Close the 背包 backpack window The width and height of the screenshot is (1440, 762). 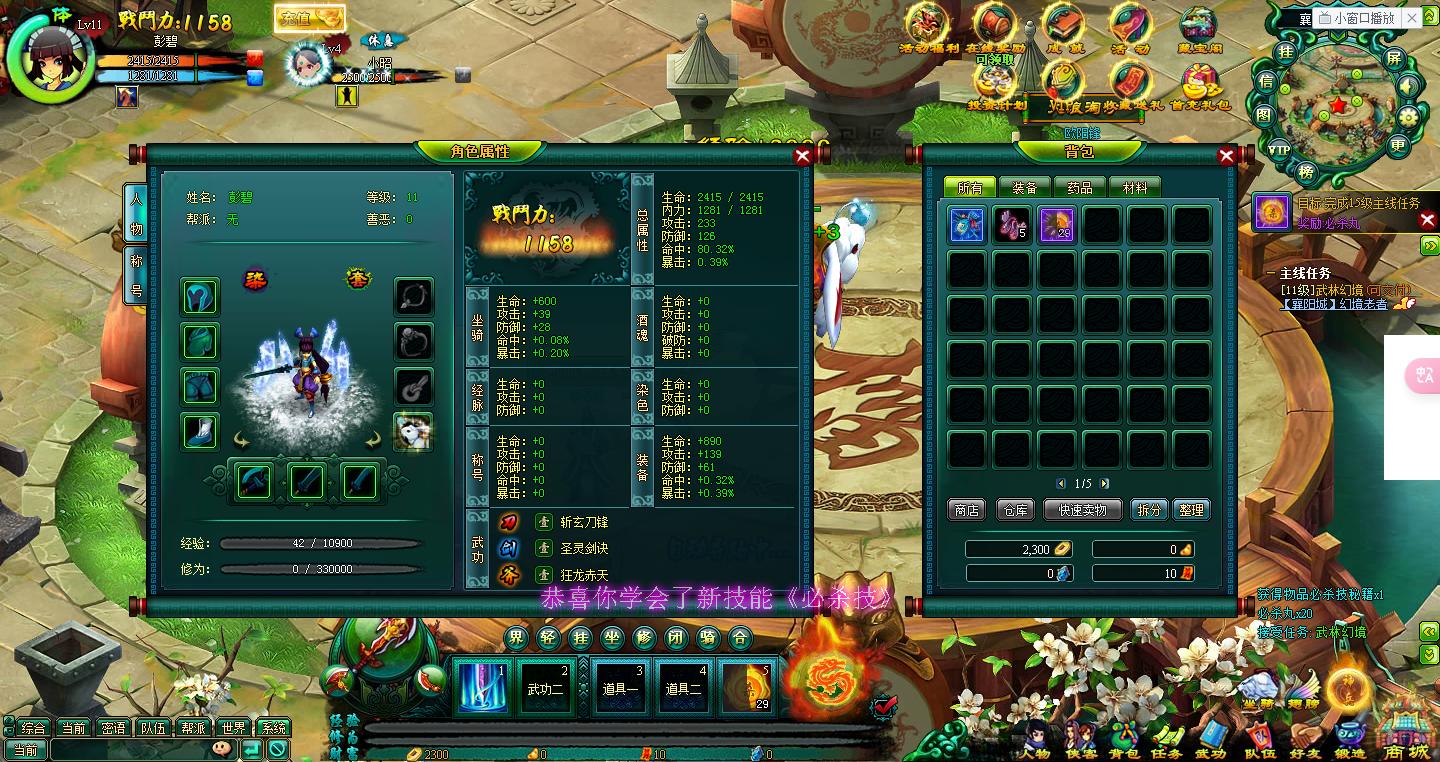1227,155
